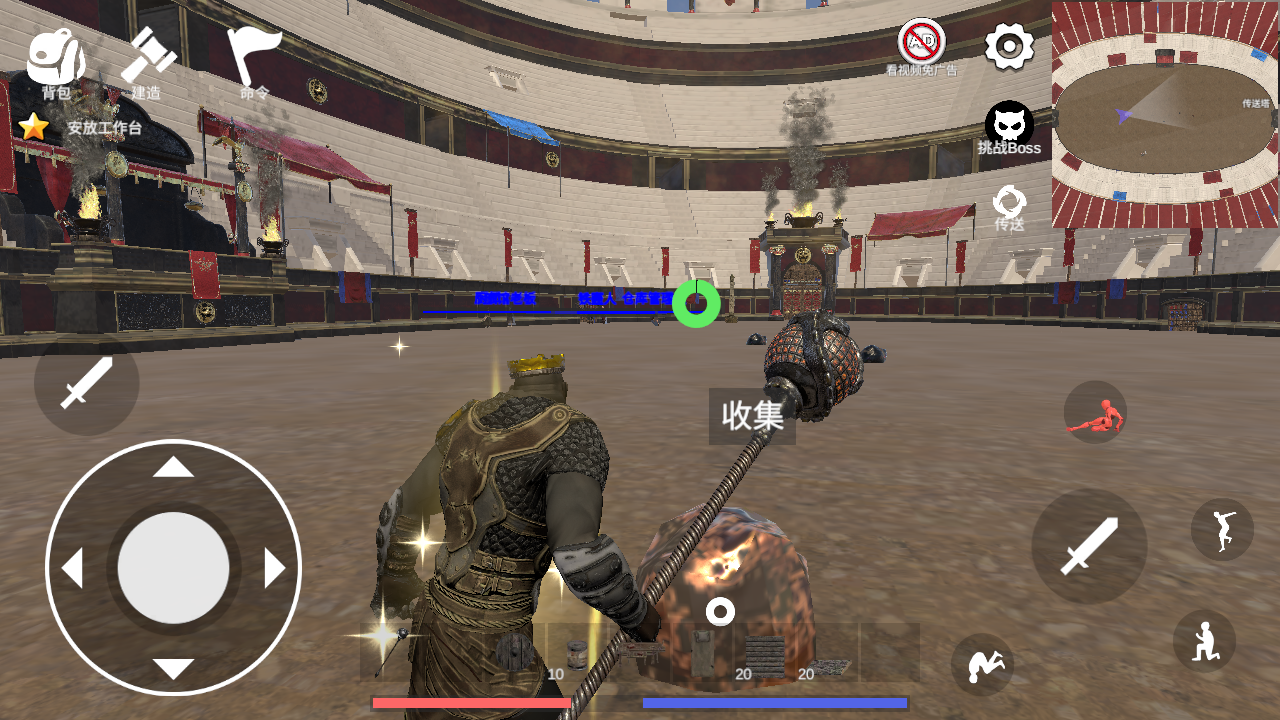Activate the 传送 teleport button
This screenshot has height=720, width=1280.
(x=1009, y=207)
